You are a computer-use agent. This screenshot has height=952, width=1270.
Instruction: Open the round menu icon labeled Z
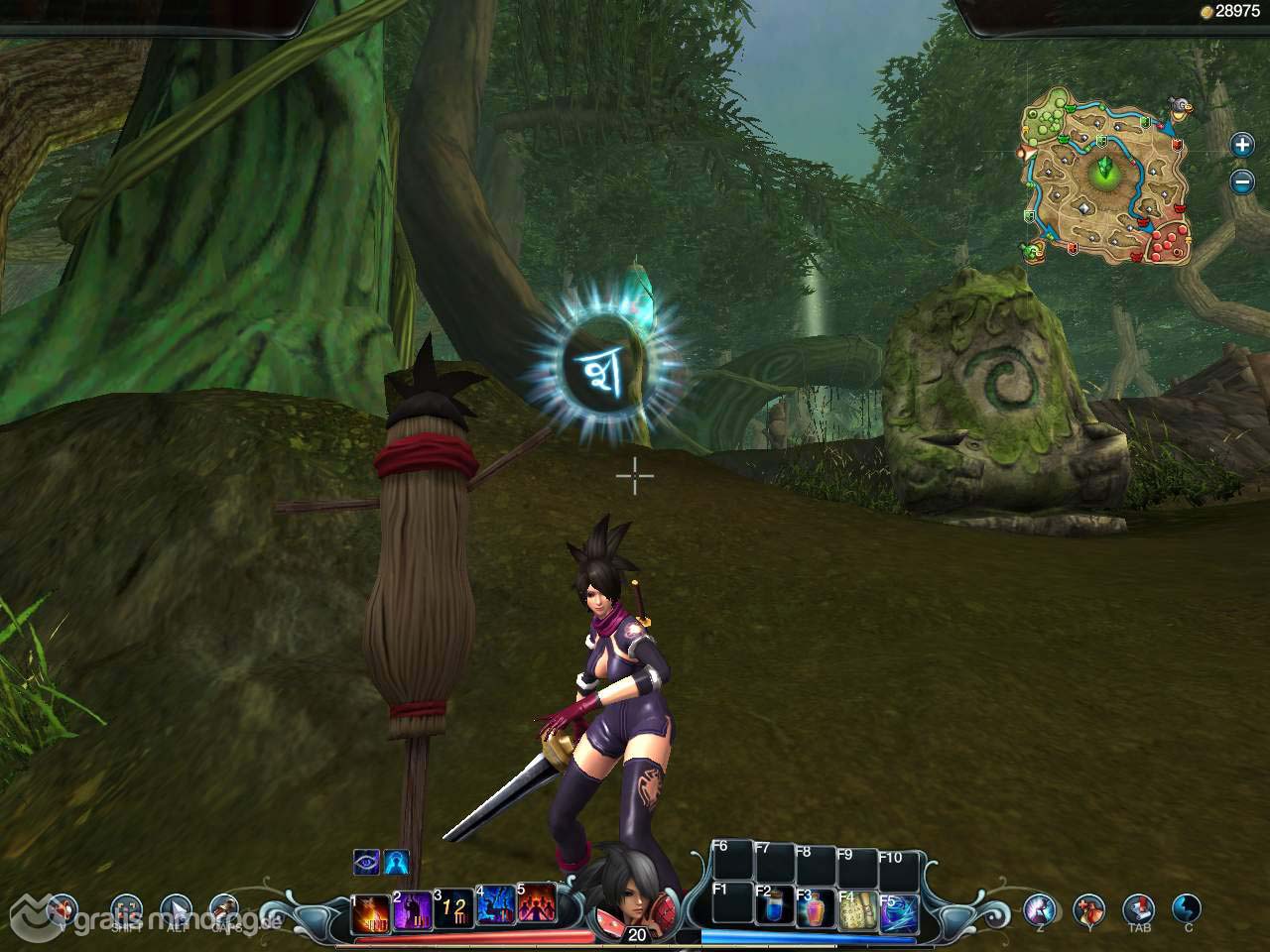(1041, 907)
